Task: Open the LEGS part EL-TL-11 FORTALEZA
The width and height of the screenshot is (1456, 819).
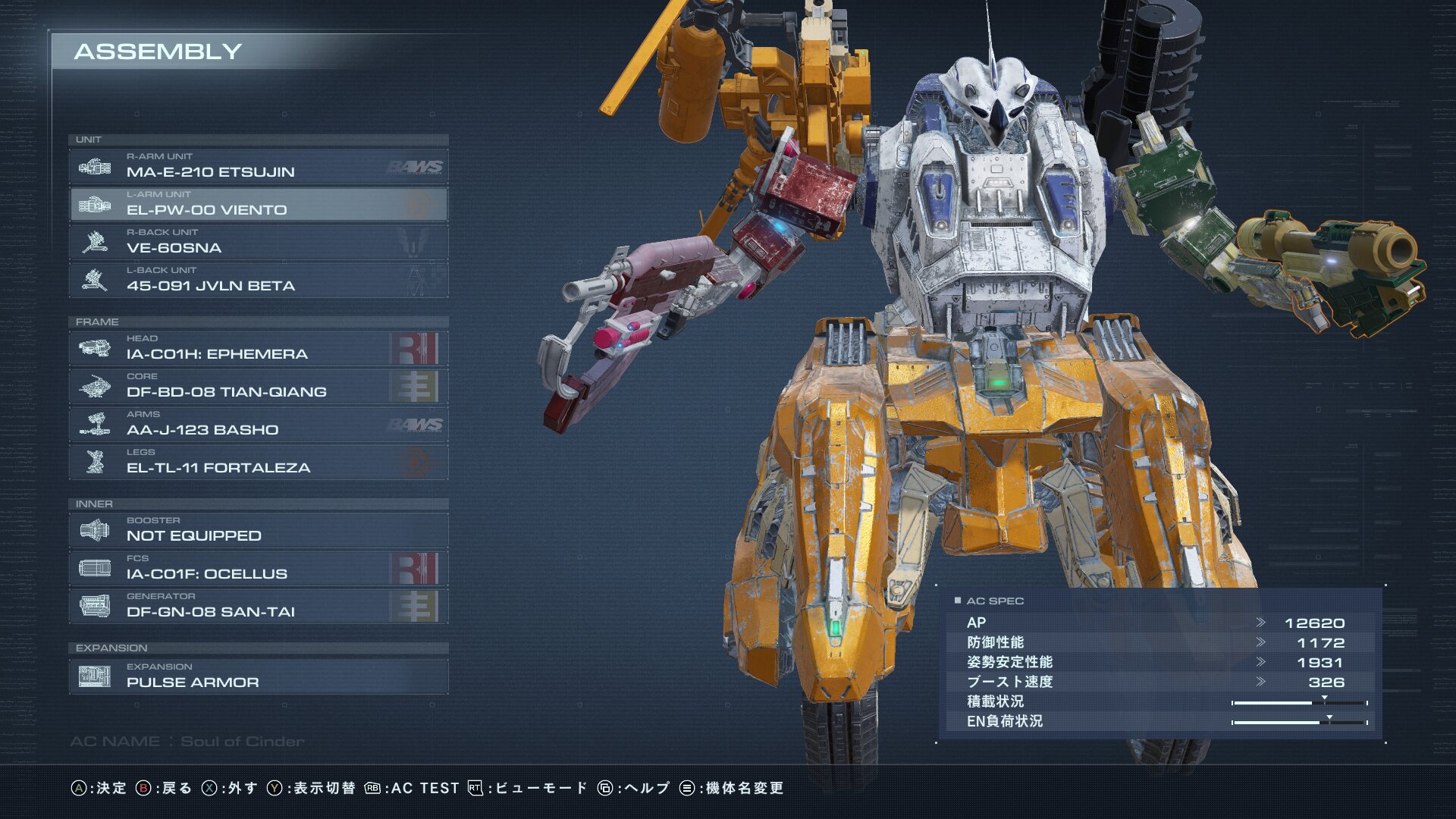Action: 258,462
